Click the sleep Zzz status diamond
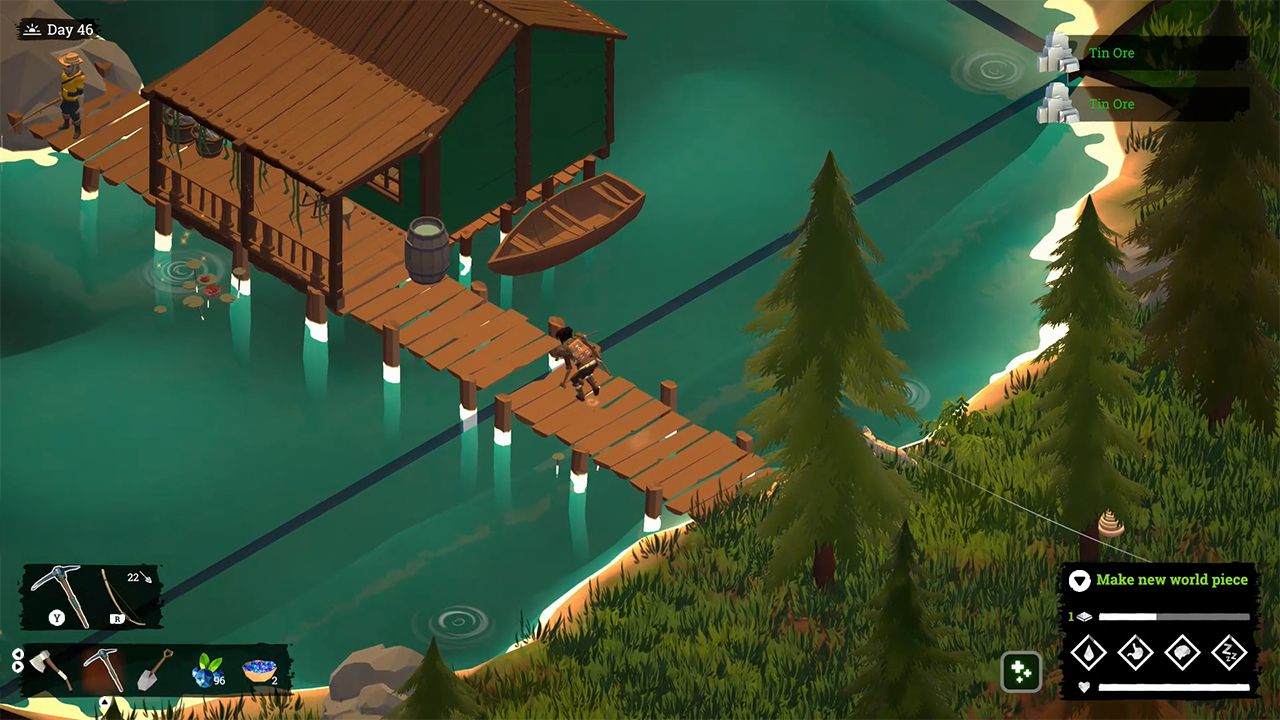 (x=1231, y=652)
